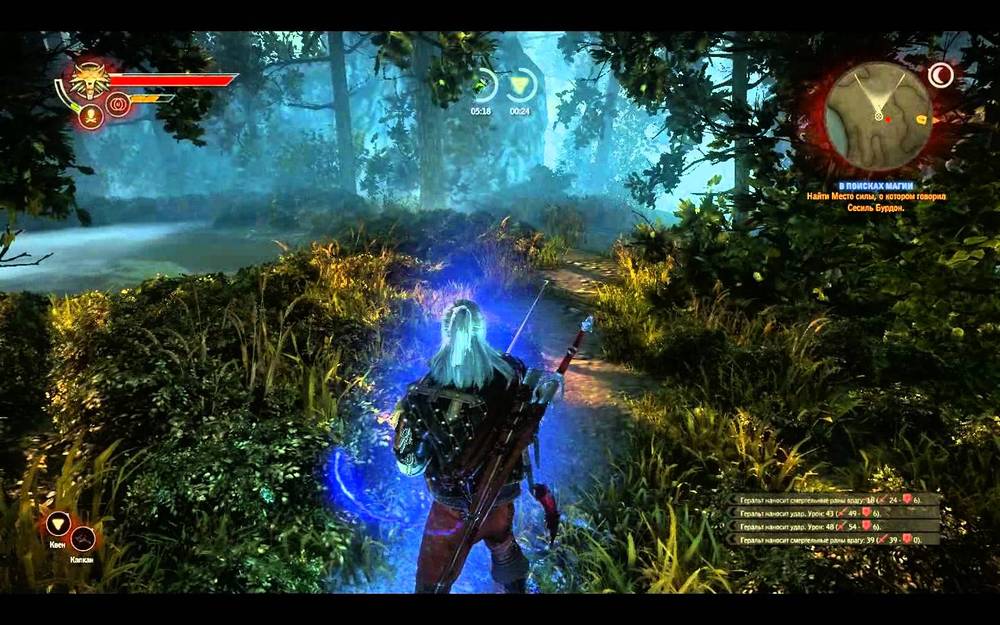
Task: Click the round vigor icon beside the yellow bar
Action: pos(119,104)
